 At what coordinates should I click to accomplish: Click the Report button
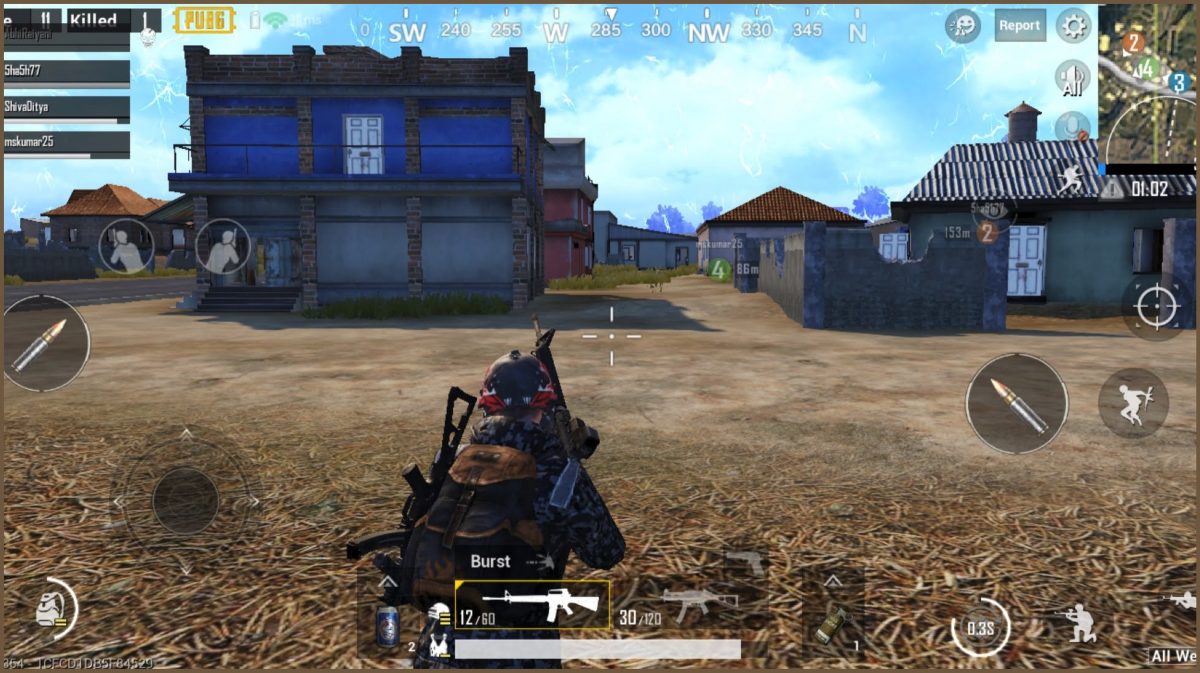1020,26
